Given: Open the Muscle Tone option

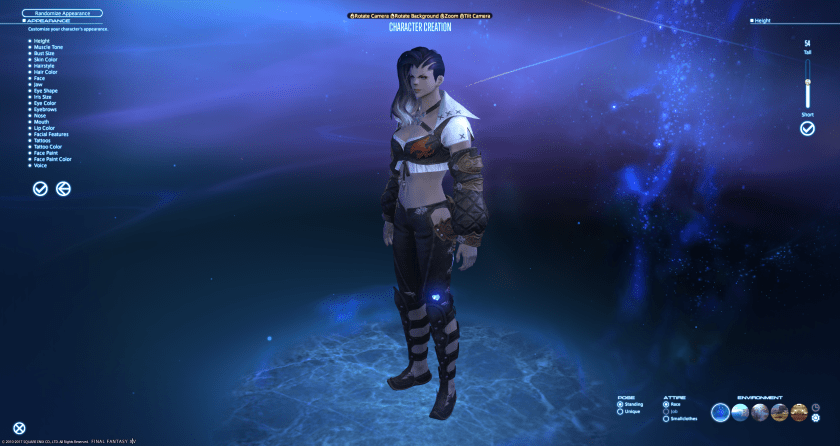Looking at the screenshot, I should [x=45, y=47].
